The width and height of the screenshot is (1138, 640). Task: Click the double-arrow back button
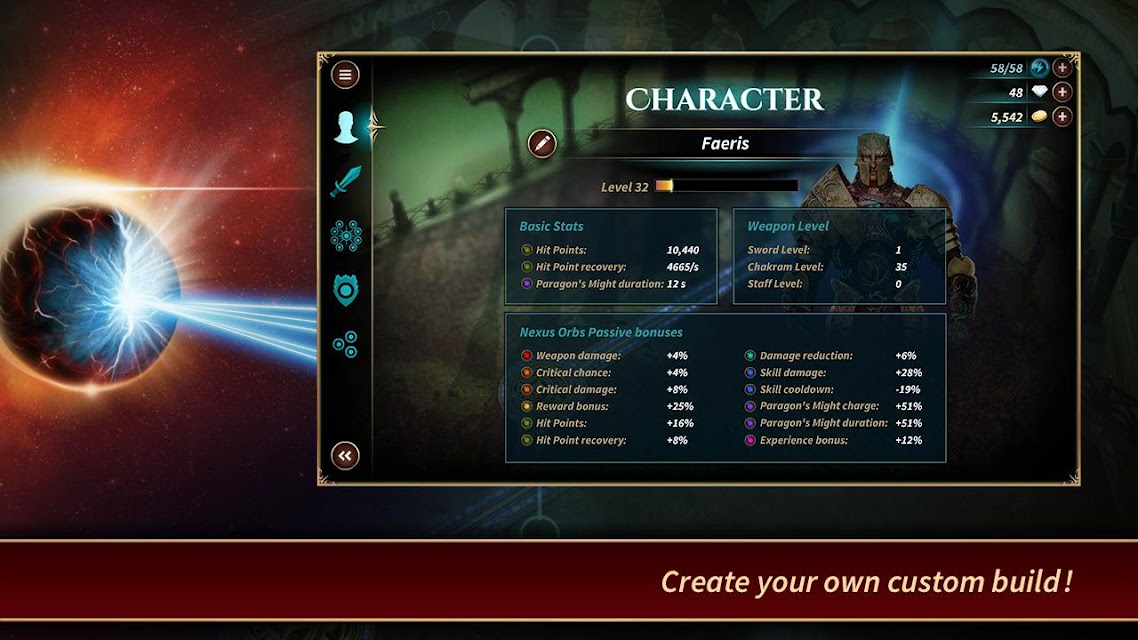point(345,456)
